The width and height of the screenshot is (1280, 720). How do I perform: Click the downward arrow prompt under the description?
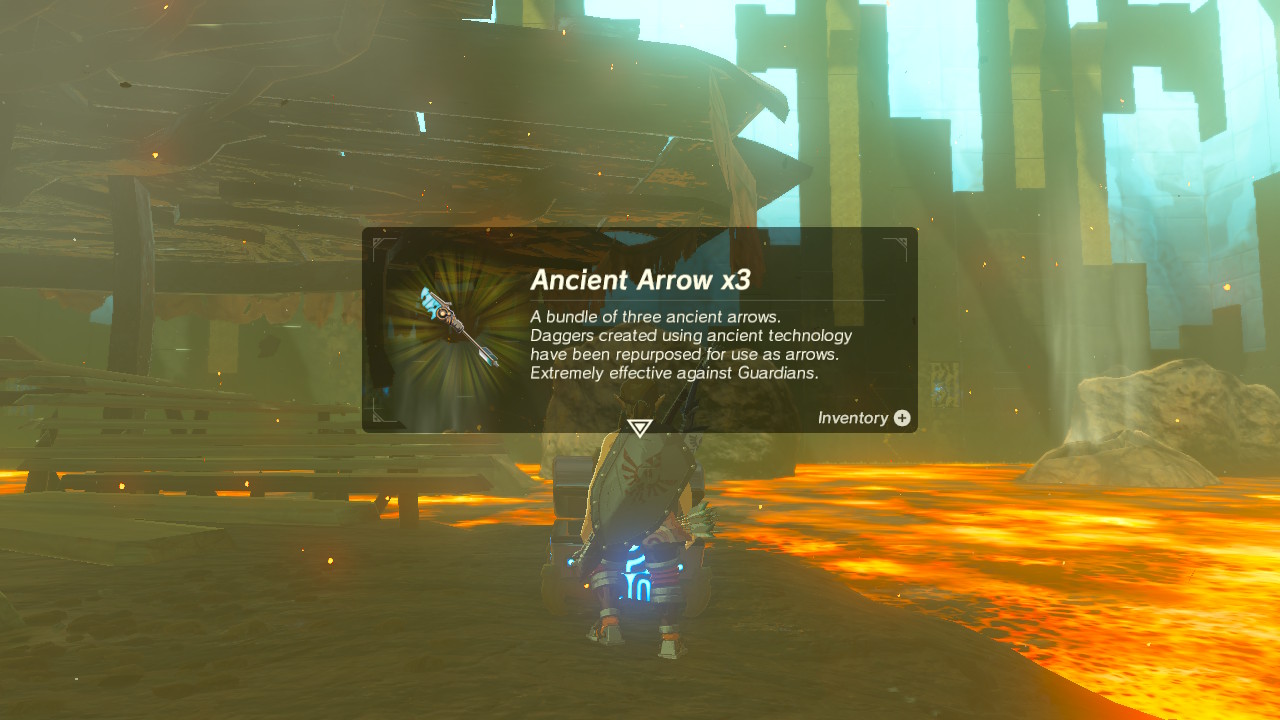click(638, 427)
